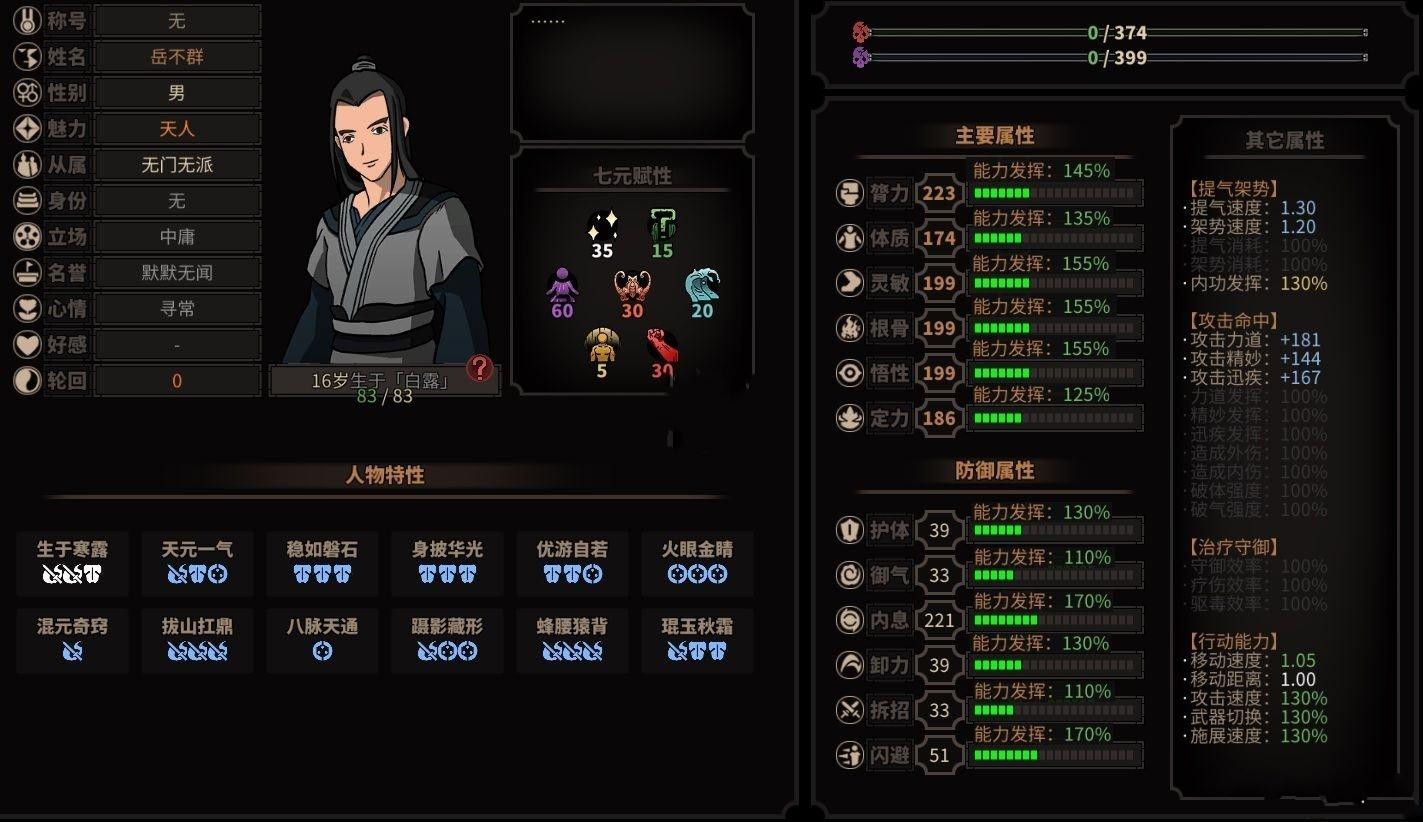The height and width of the screenshot is (822, 1423).
Task: Open the 优游自若 trait
Action: (572, 562)
